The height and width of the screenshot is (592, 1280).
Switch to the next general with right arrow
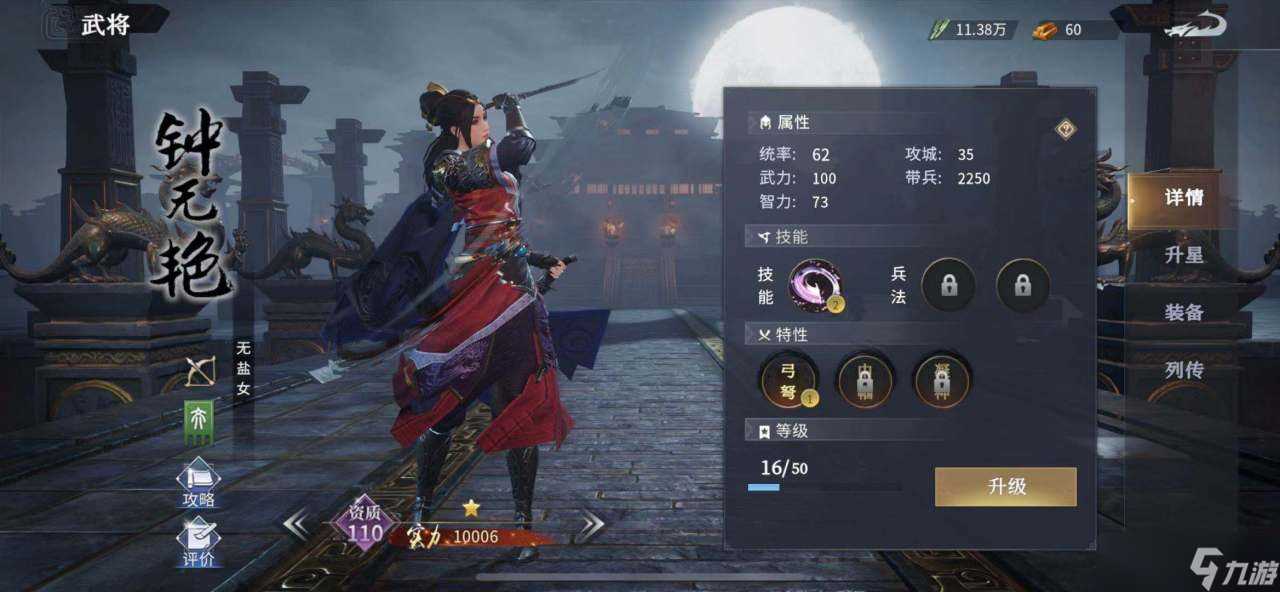(x=590, y=524)
